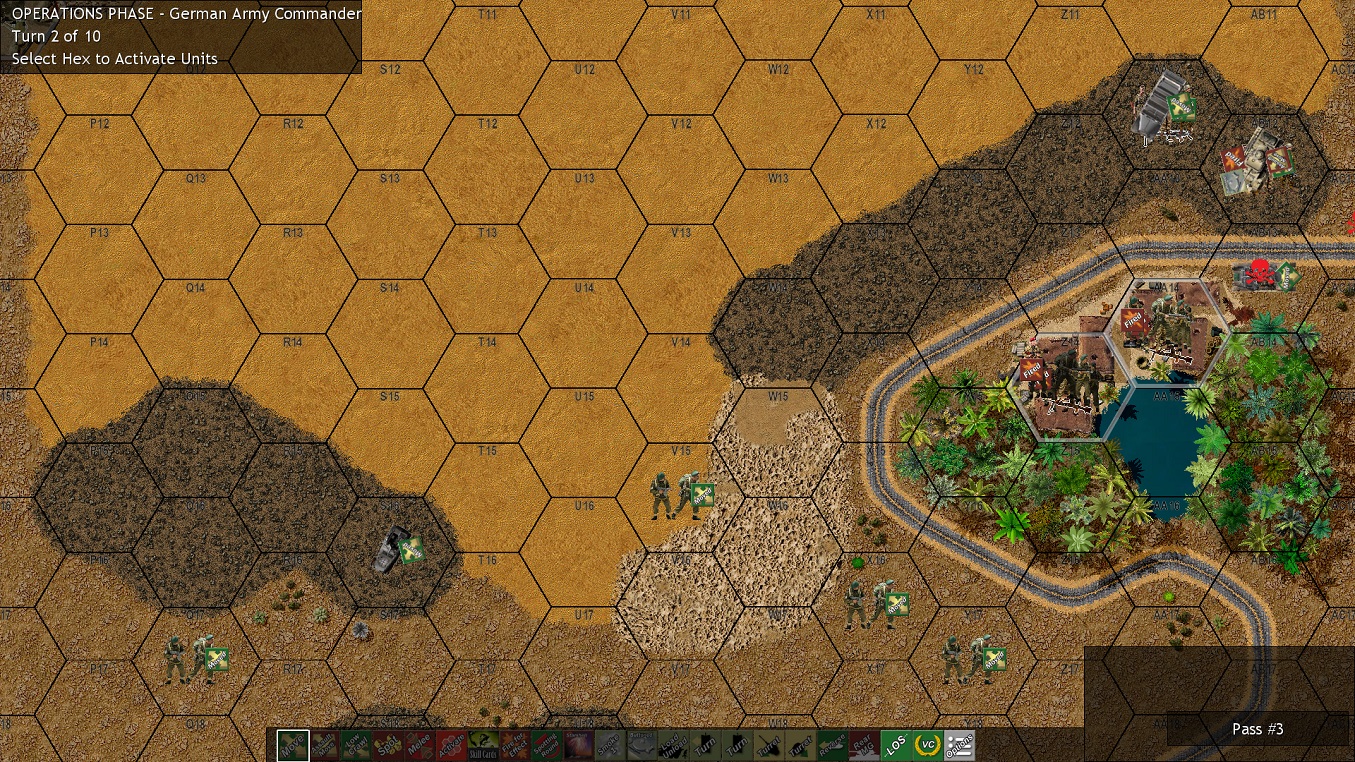Select the Starshell illumination icon
Screen dimensions: 1355x762
coord(578,745)
